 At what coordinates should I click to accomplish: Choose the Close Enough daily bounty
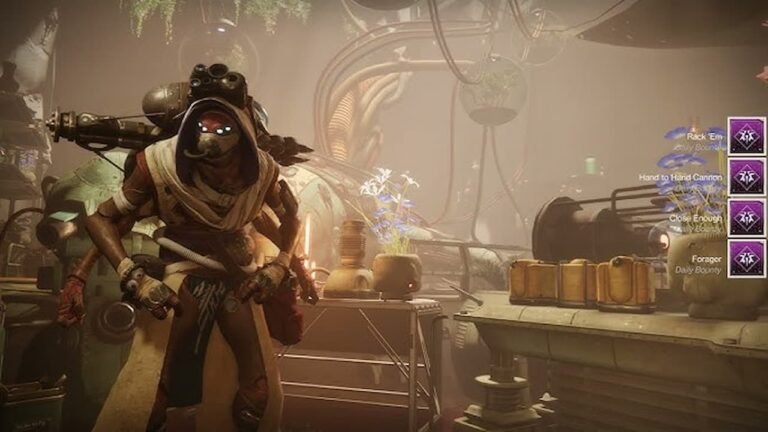click(746, 218)
